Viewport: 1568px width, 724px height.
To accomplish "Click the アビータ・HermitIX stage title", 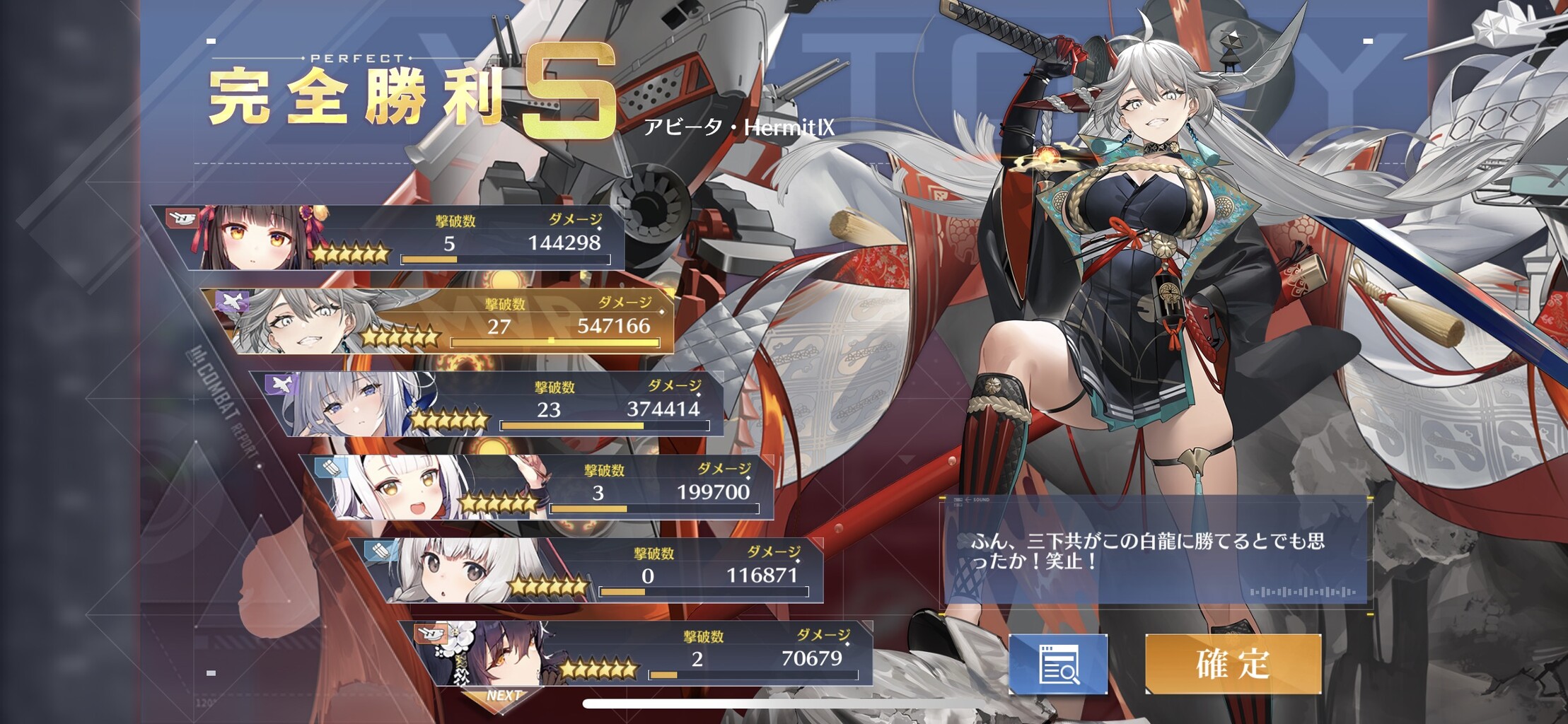I will 741,127.
